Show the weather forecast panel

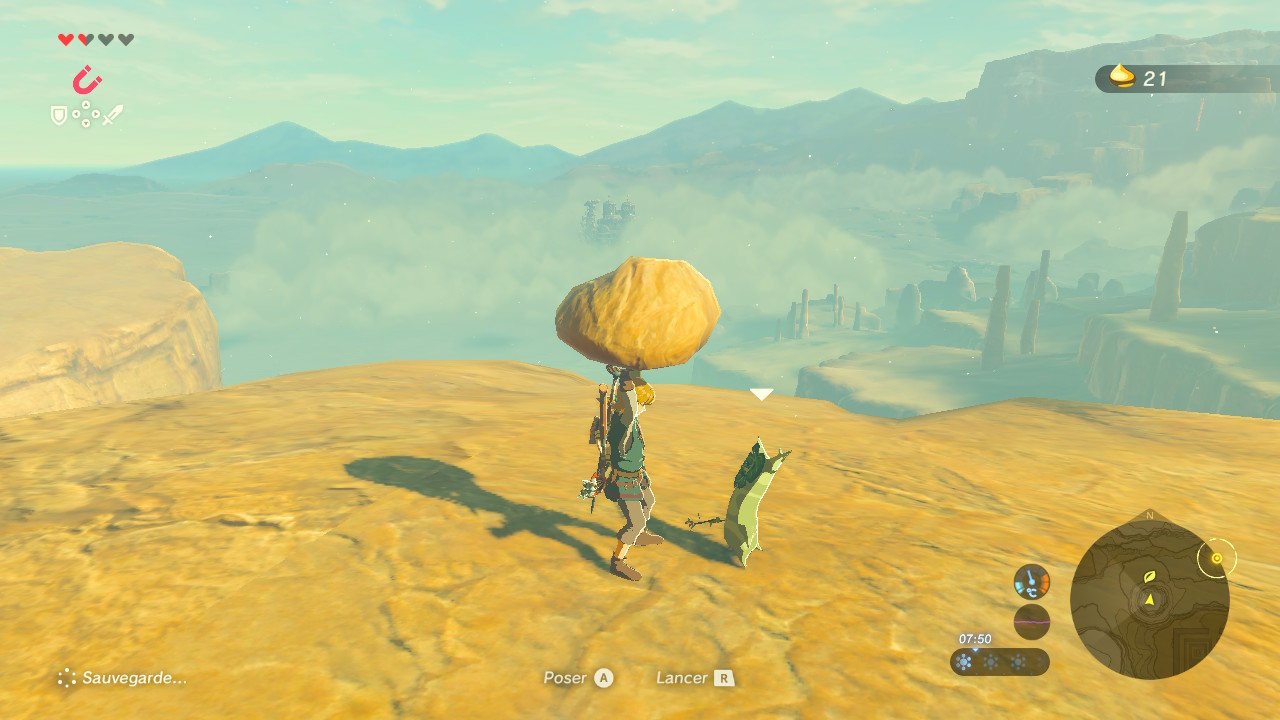999,662
